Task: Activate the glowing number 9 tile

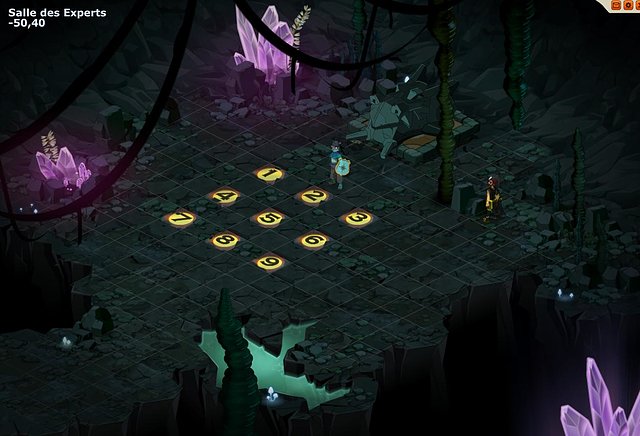Action: click(x=269, y=262)
